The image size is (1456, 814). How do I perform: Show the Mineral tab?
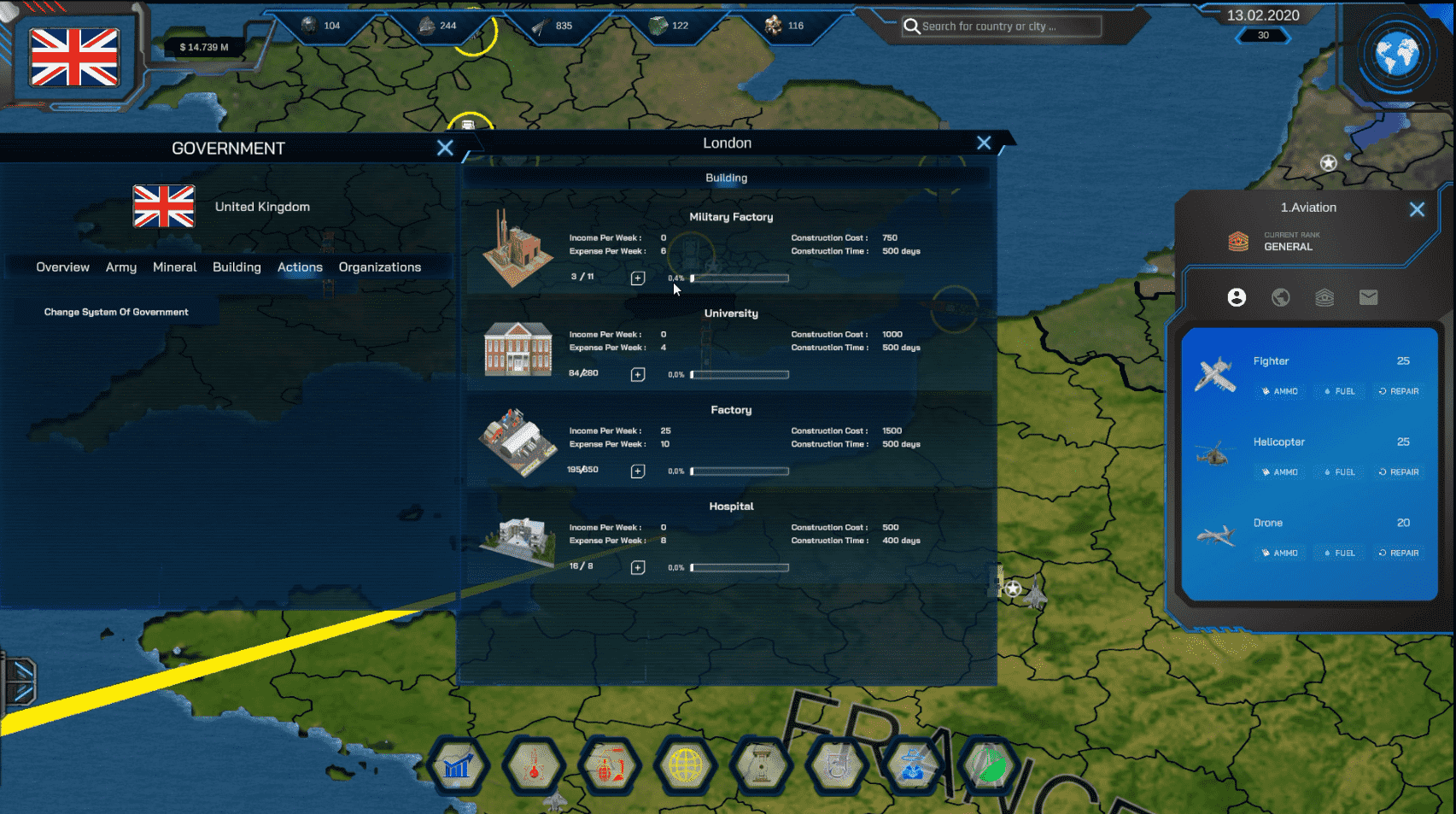tap(174, 267)
